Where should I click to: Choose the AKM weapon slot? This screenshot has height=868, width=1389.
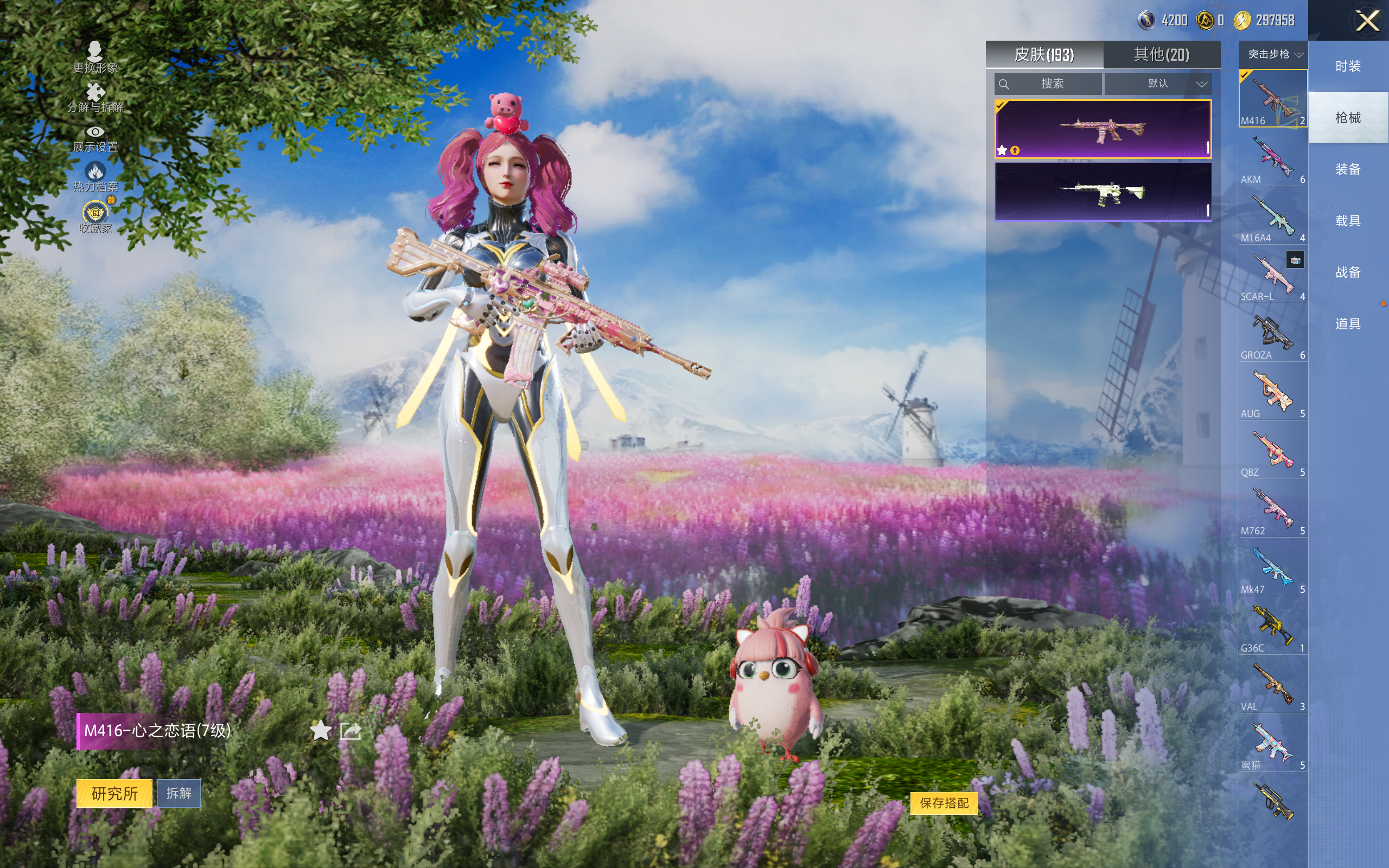tap(1272, 158)
